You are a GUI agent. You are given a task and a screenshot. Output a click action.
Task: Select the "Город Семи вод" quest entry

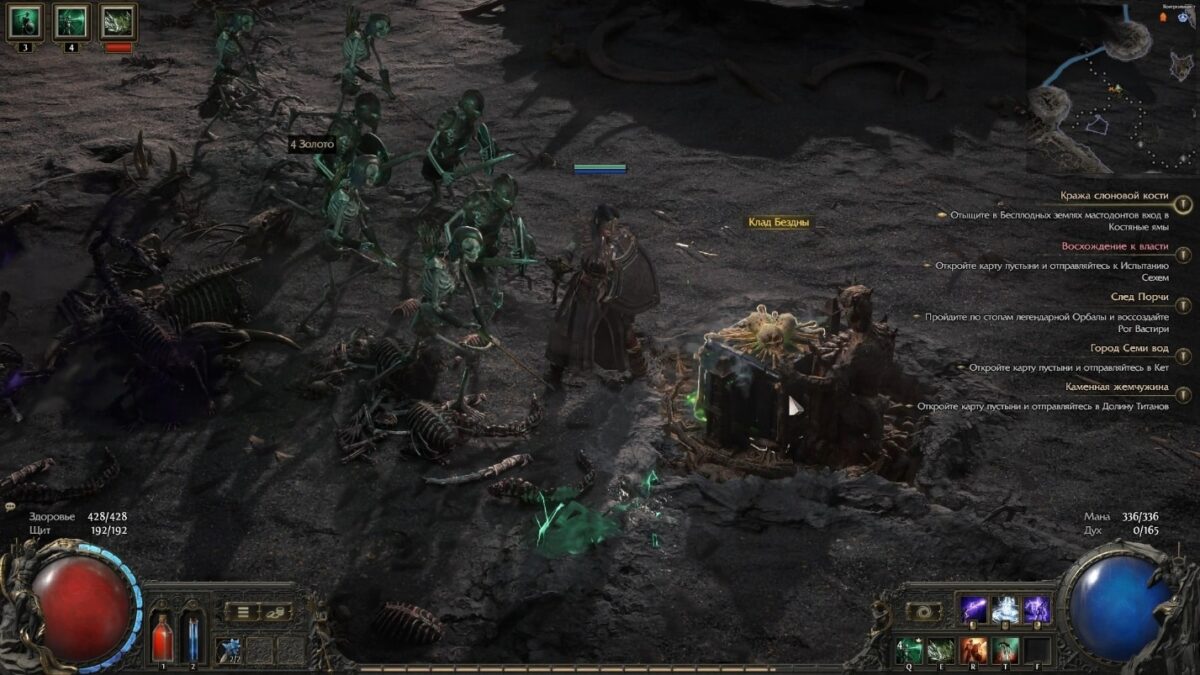(1129, 348)
